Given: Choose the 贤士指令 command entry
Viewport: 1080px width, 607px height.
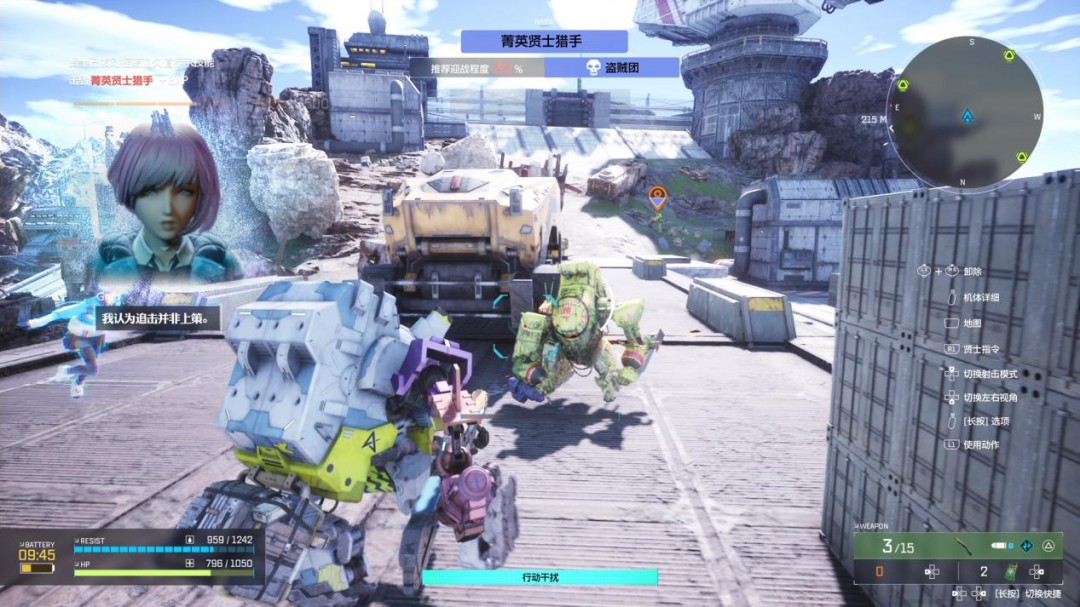Looking at the screenshot, I should pyautogui.click(x=985, y=349).
